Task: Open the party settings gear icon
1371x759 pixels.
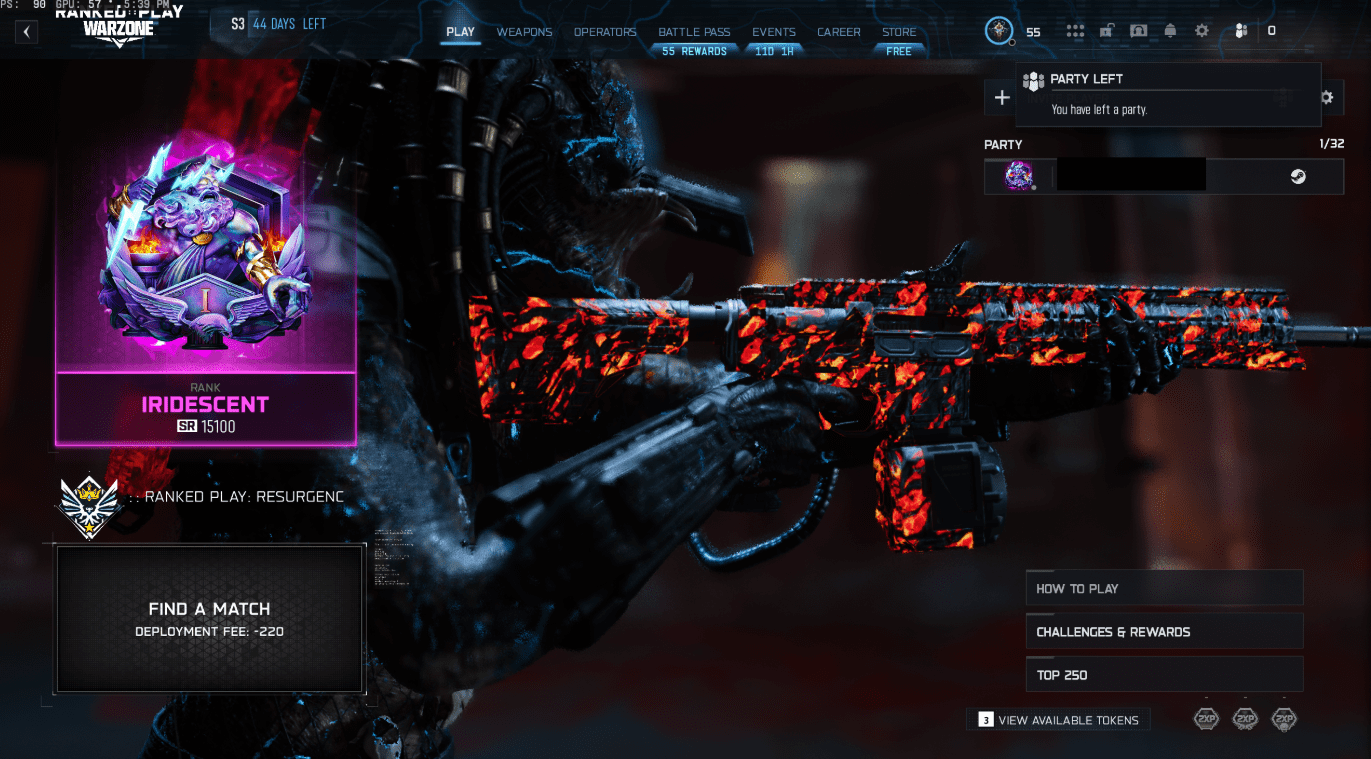Action: [1327, 97]
